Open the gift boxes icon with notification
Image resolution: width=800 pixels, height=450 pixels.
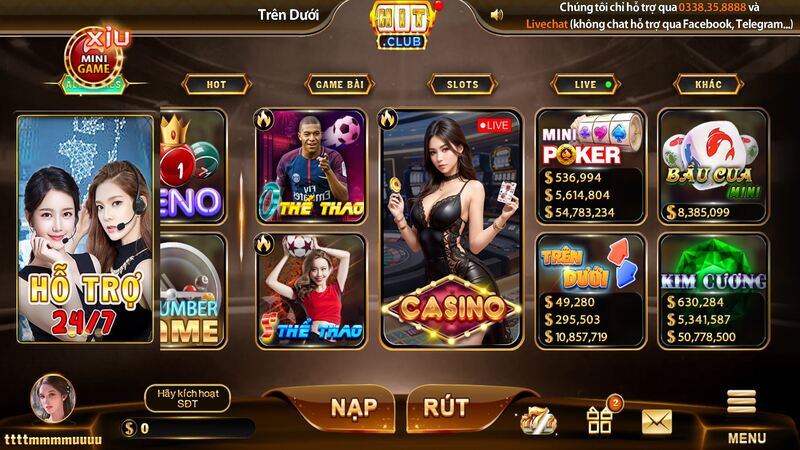point(601,418)
